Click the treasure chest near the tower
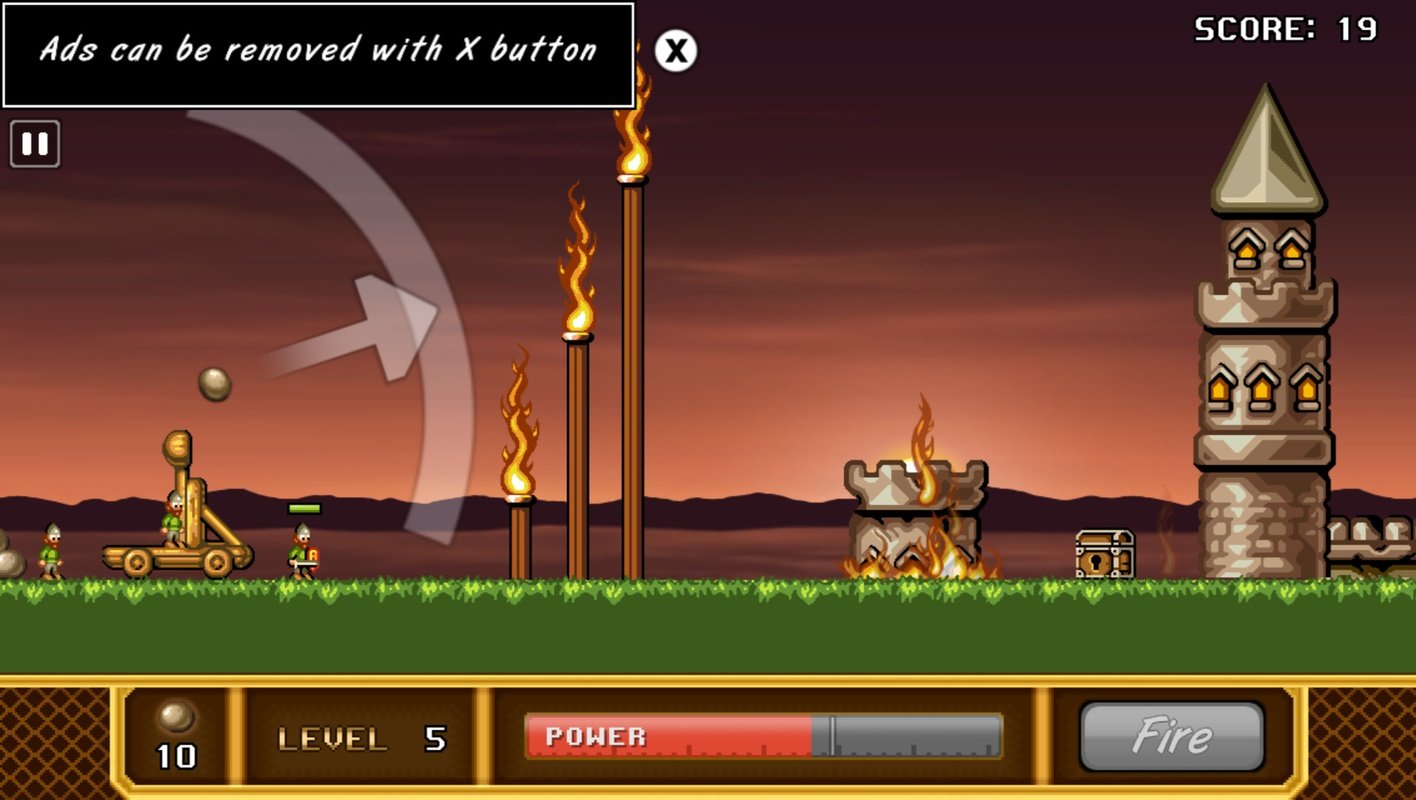1416x800 pixels. [x=1104, y=550]
